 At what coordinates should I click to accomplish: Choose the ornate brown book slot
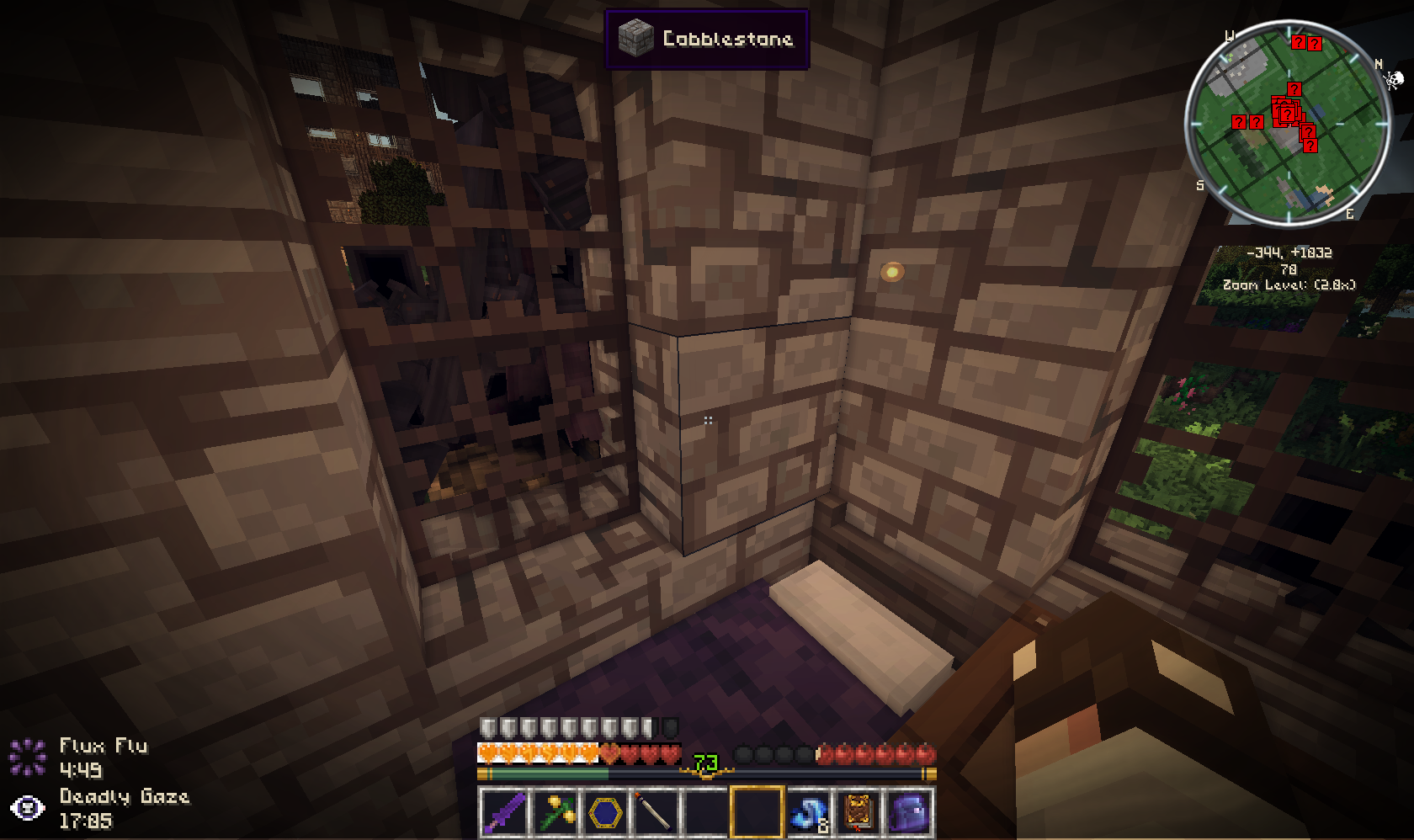coord(858,813)
